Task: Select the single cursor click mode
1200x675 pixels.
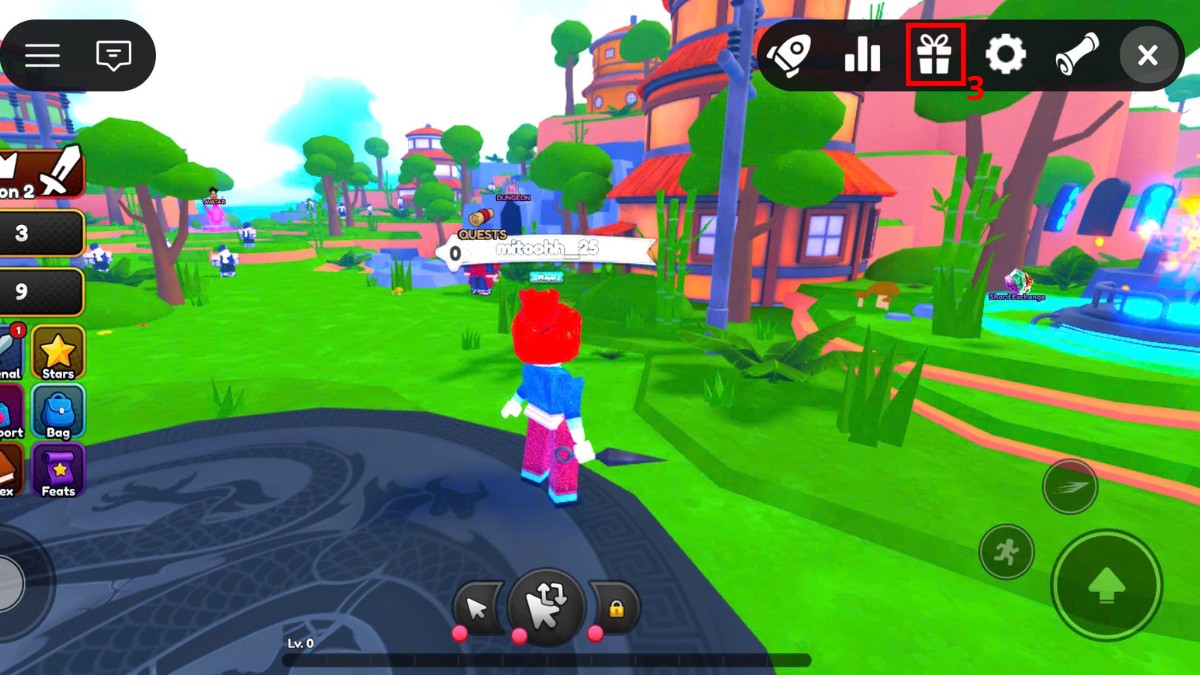Action: (x=477, y=607)
